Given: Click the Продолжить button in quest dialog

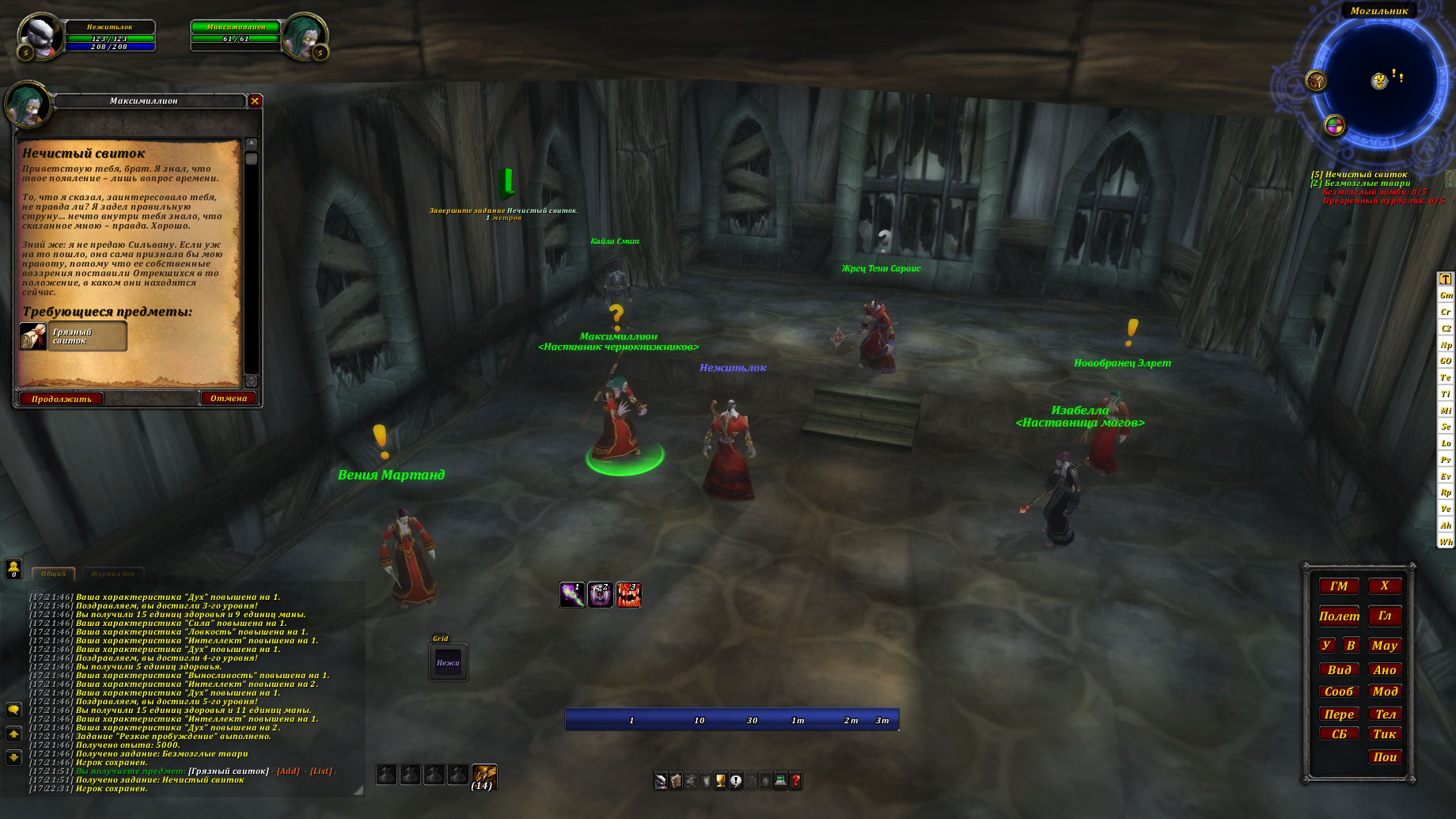Looking at the screenshot, I should point(62,399).
